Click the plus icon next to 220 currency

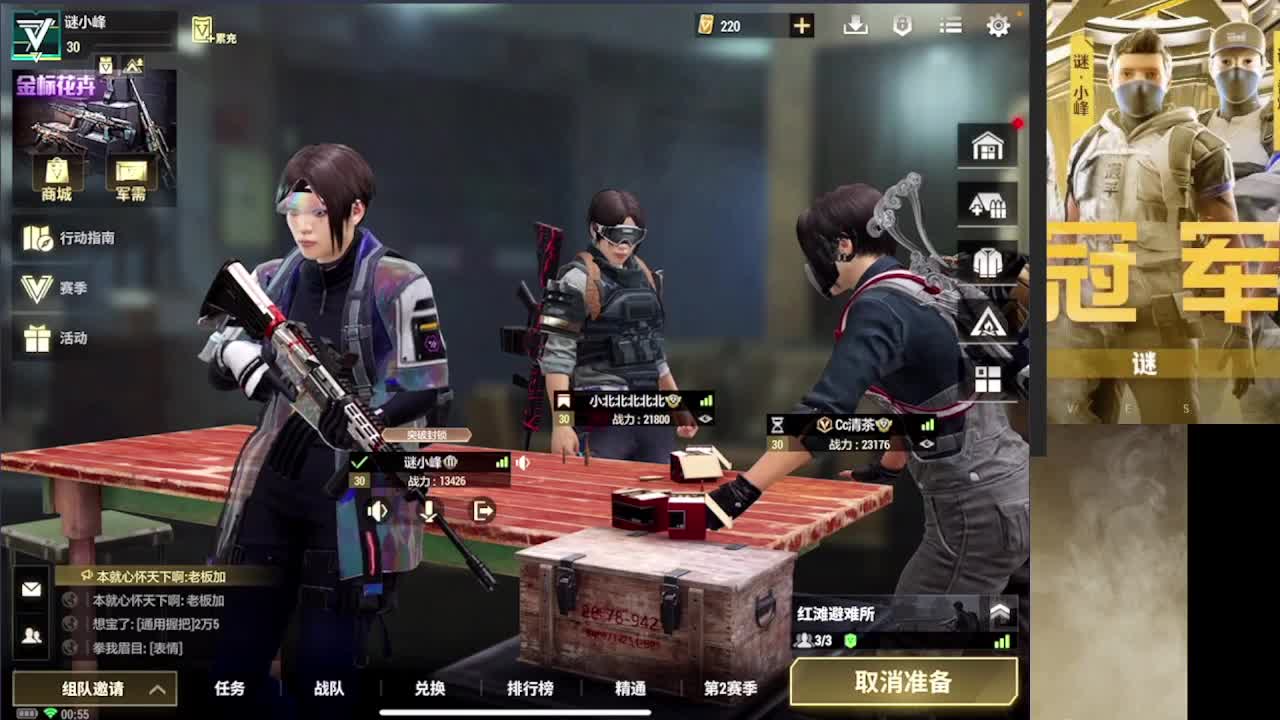(800, 25)
